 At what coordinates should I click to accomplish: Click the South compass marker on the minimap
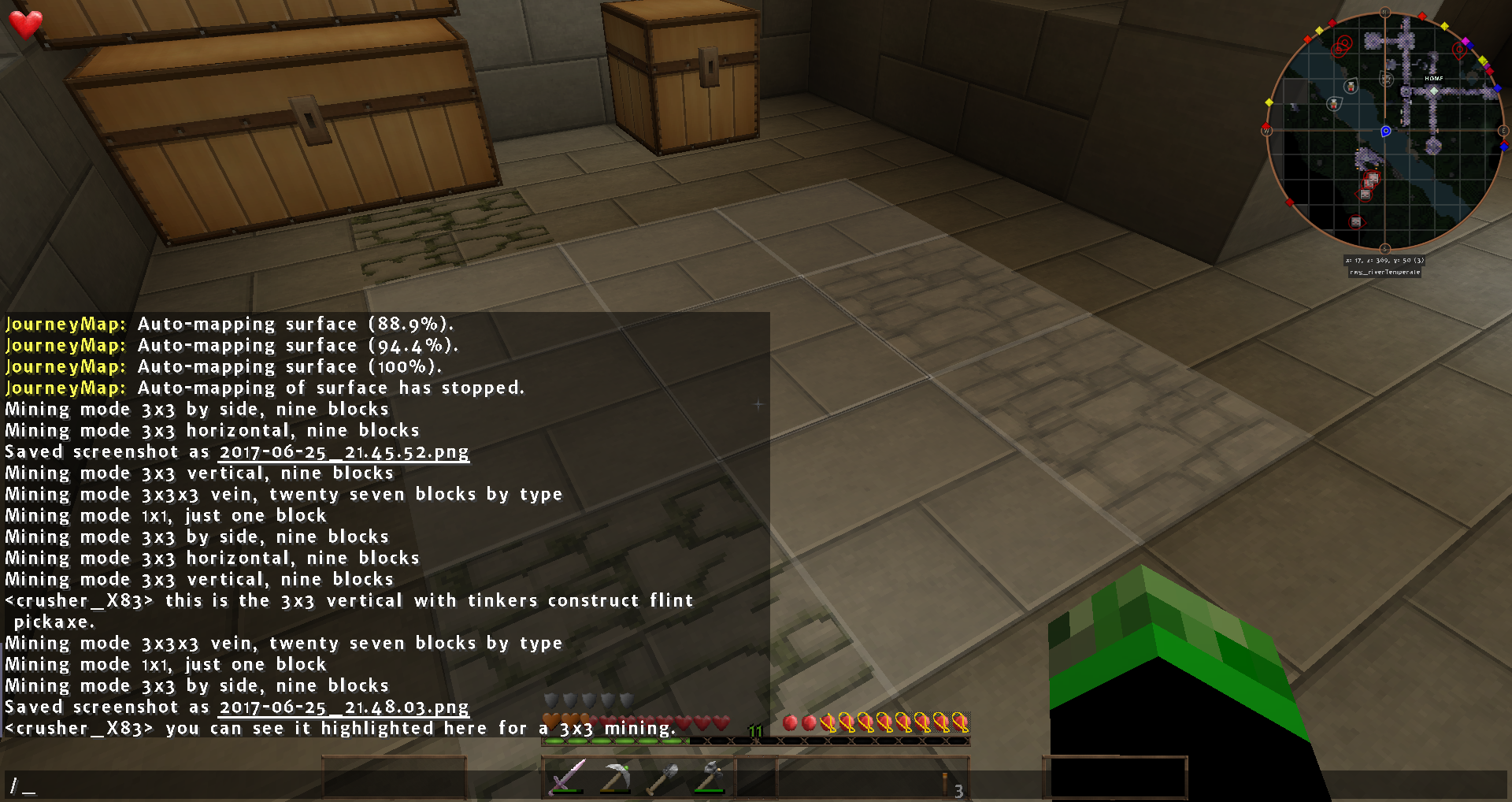click(1384, 247)
